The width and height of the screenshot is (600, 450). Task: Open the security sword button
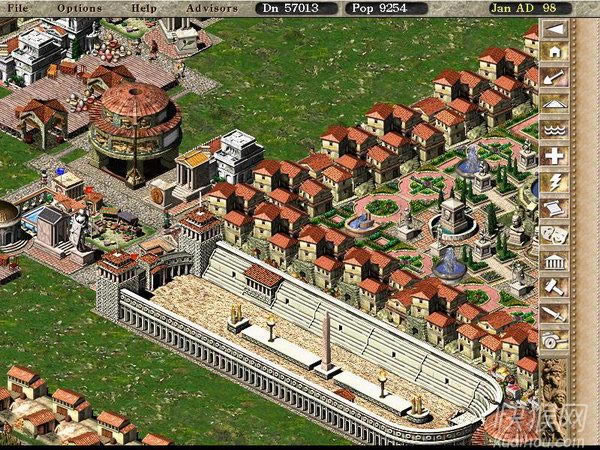(x=553, y=312)
